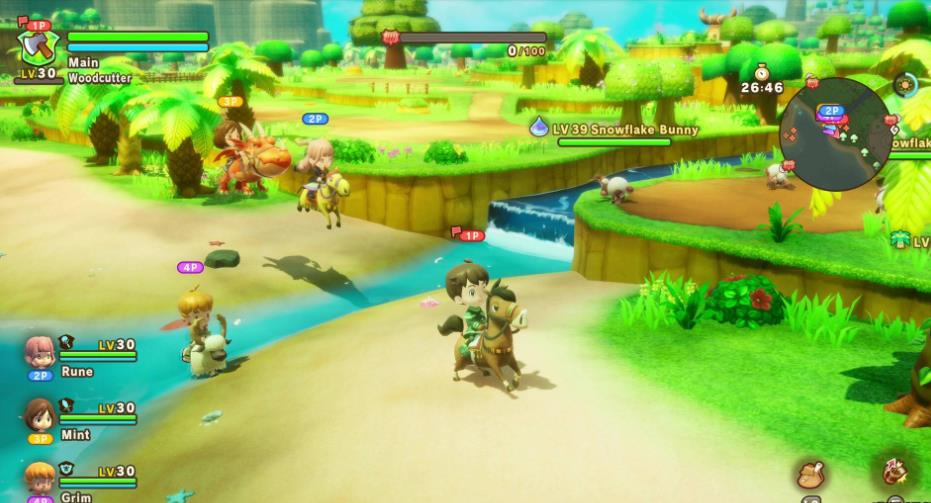Image resolution: width=931 pixels, height=503 pixels.
Task: Select Mint's party portrait
Action: point(40,415)
